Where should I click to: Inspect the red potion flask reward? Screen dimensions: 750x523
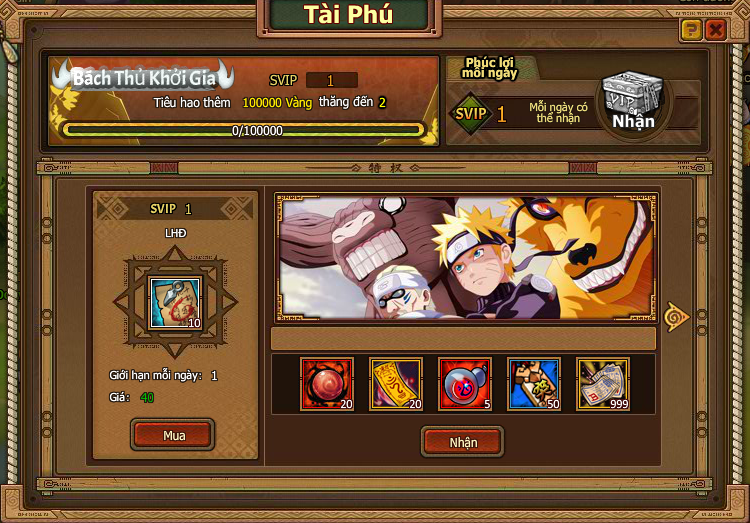tap(465, 384)
